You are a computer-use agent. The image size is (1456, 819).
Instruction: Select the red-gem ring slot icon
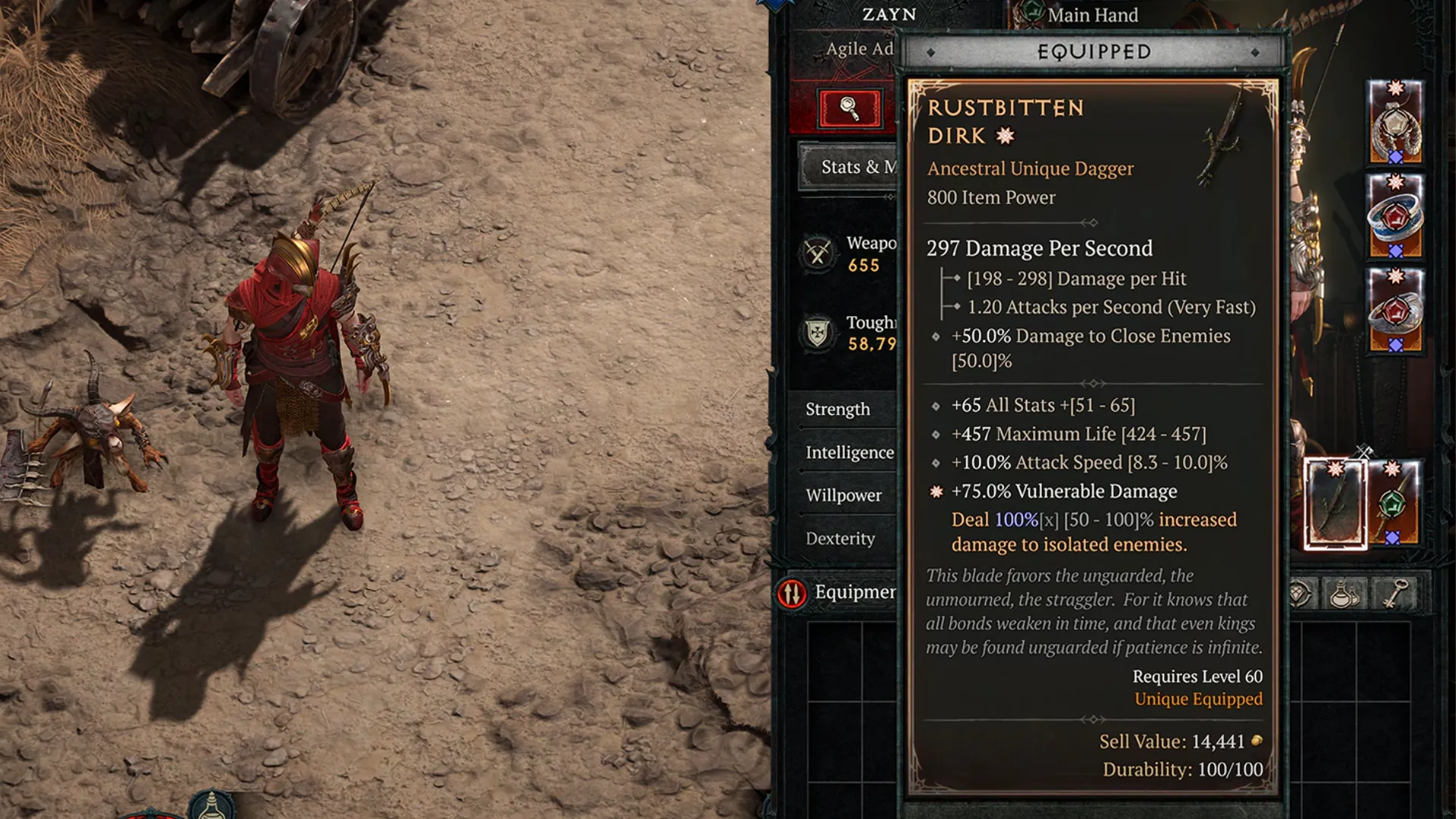pos(1395,216)
